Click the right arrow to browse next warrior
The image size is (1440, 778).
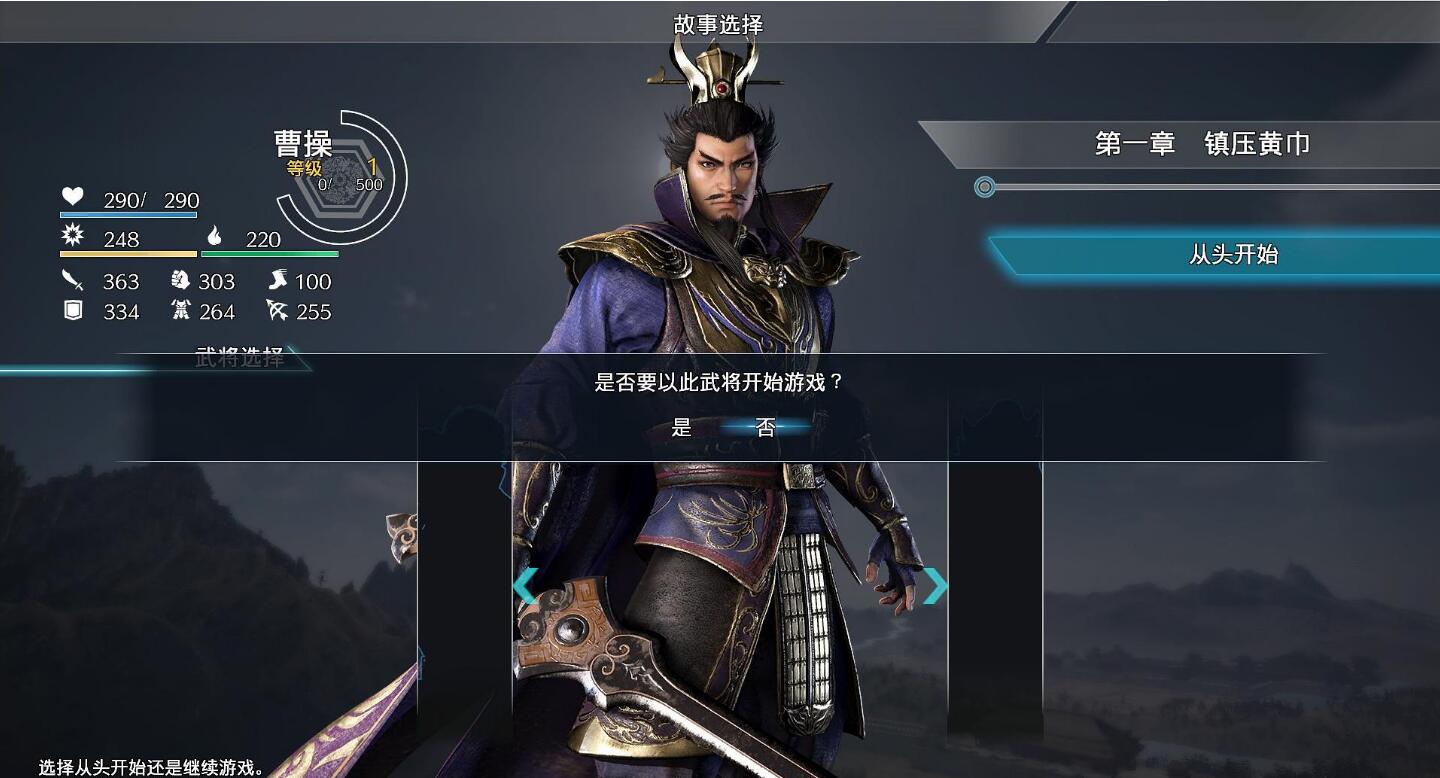point(935,587)
